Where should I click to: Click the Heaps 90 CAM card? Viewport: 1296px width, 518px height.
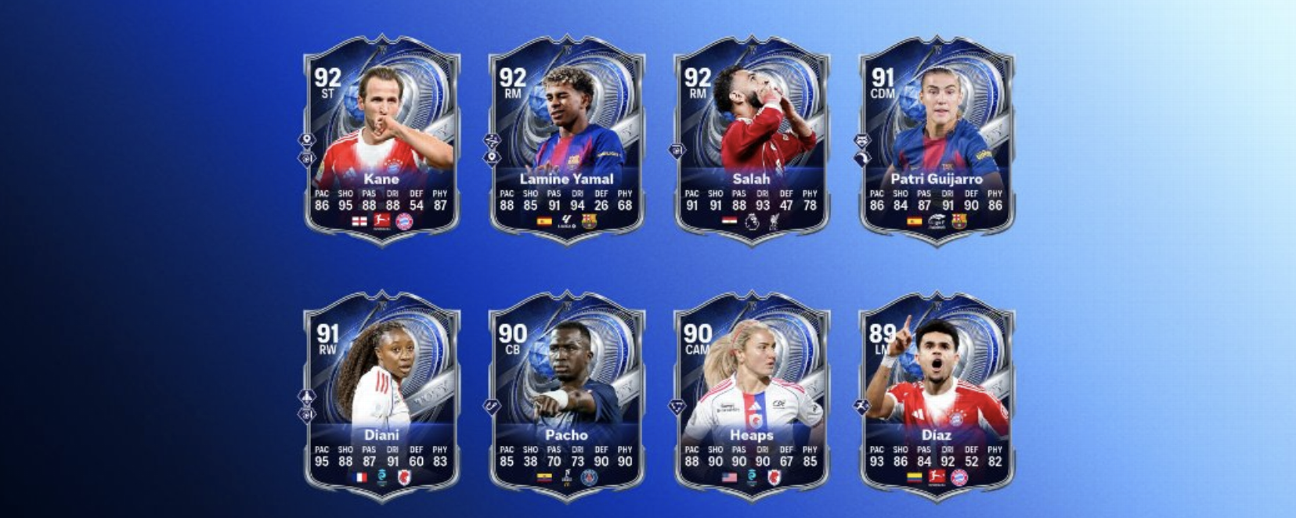751,395
